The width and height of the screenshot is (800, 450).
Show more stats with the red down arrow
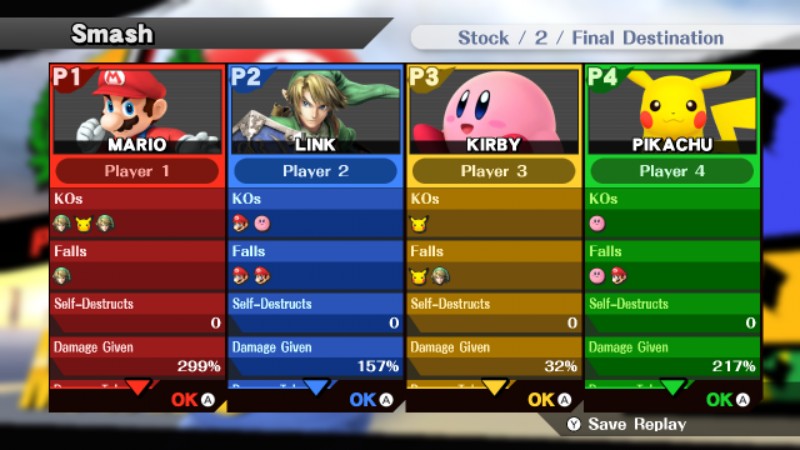coord(137,387)
